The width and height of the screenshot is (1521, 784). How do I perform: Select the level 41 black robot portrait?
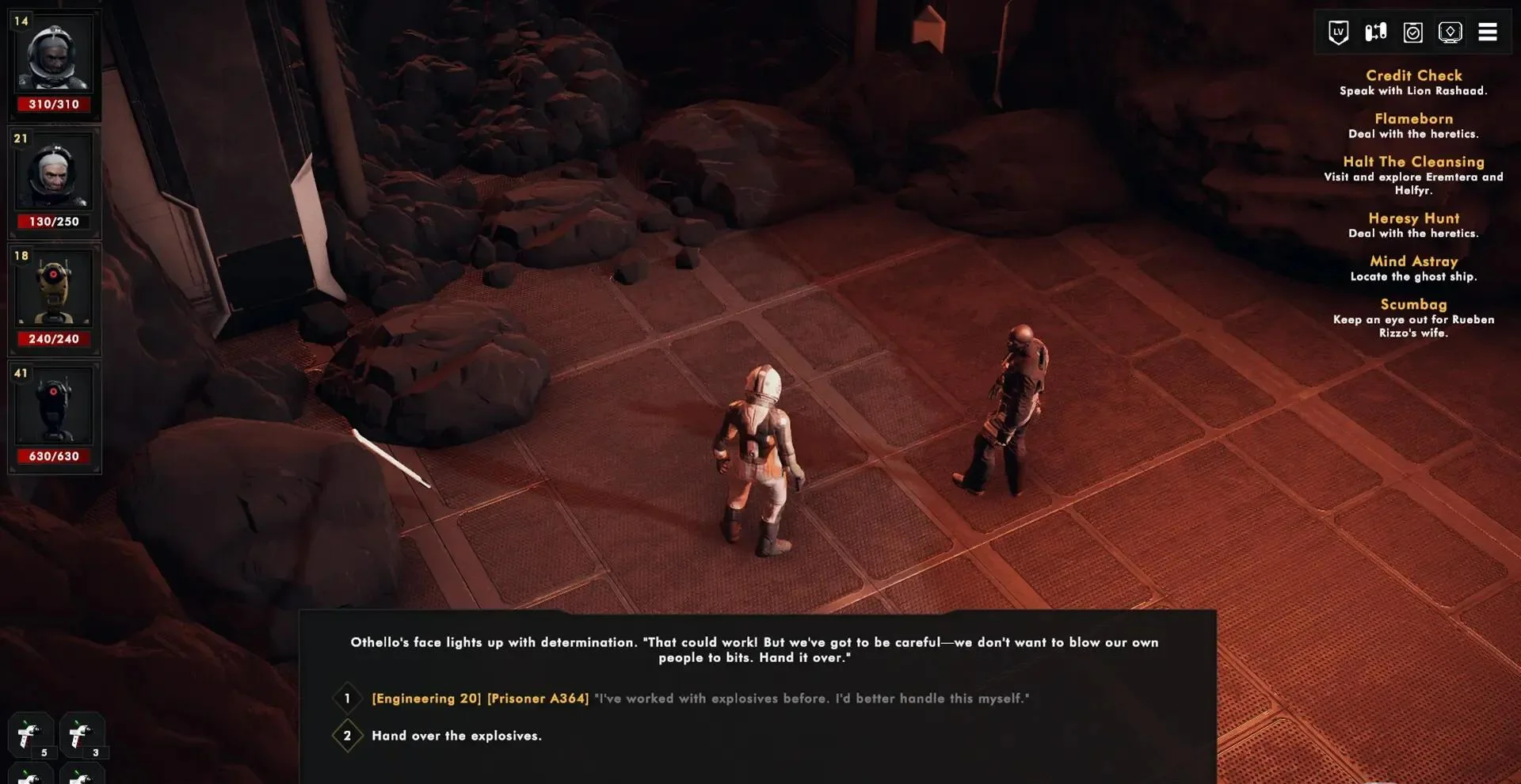coord(54,407)
